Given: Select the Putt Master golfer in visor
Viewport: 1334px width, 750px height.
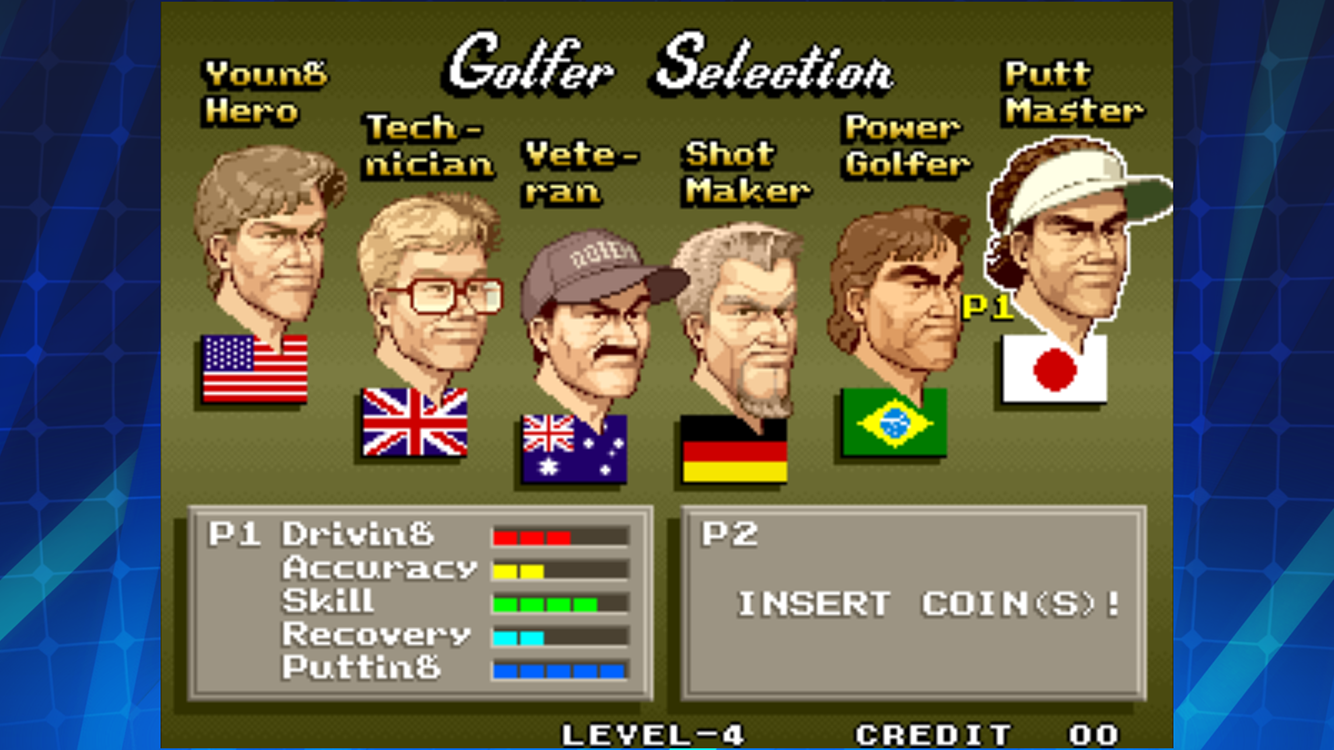Looking at the screenshot, I should click(x=1068, y=235).
